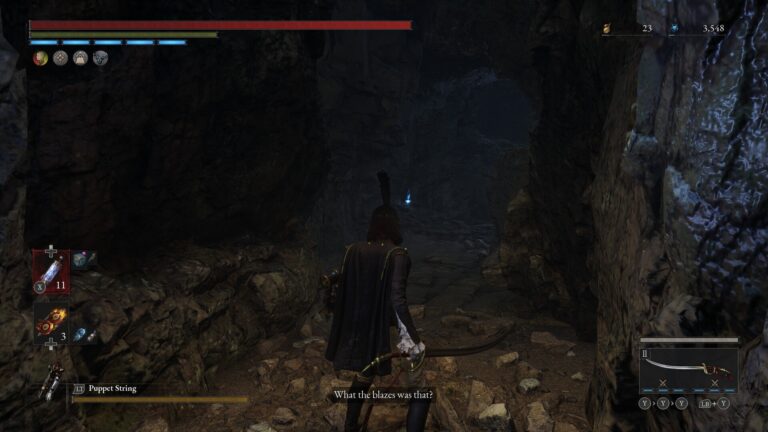Click the crosshair-patterned status buff icon

point(60,58)
